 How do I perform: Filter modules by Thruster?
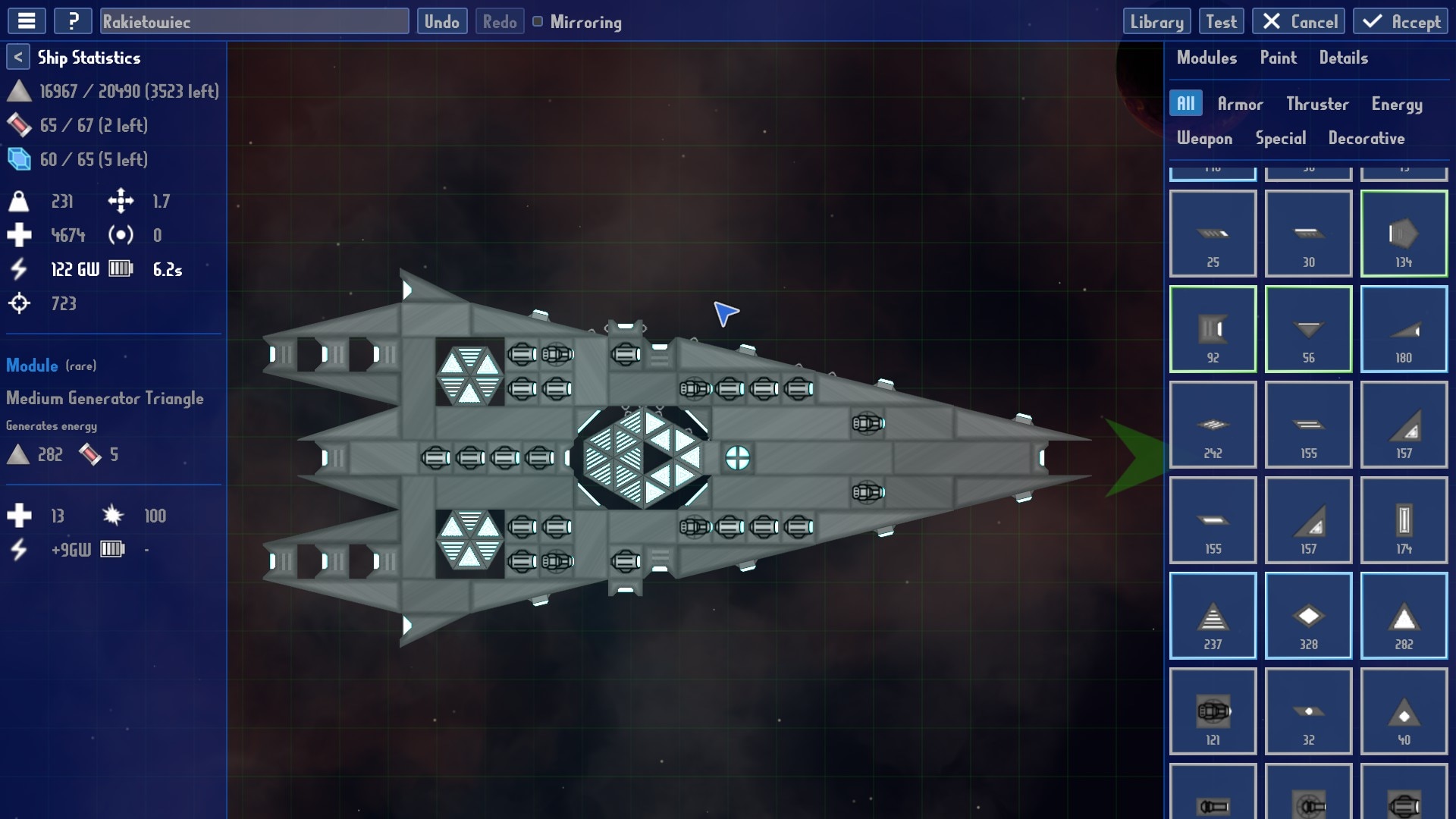tap(1317, 104)
